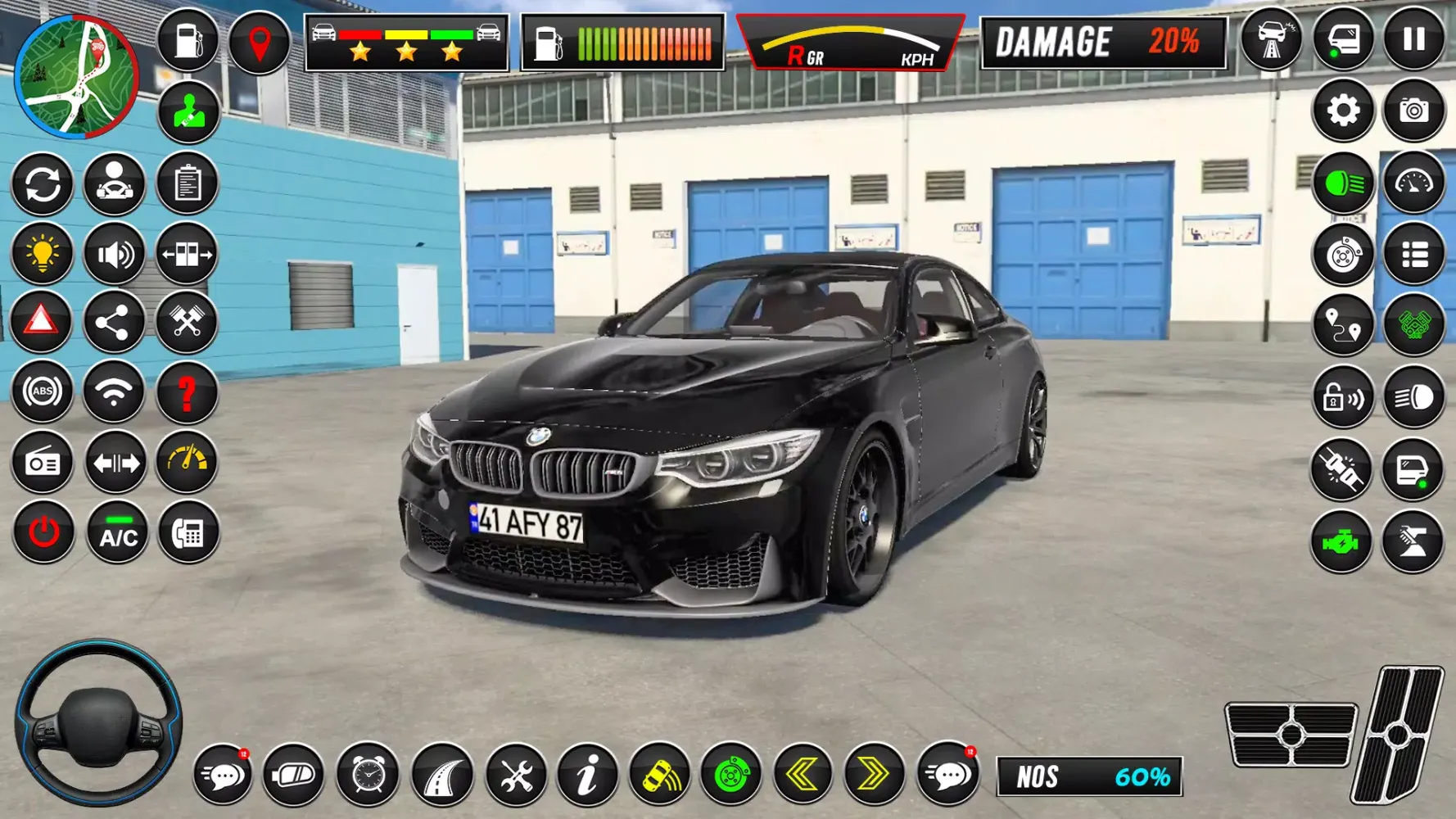Image resolution: width=1456 pixels, height=819 pixels.
Task: Activate the yellow right chevron turn signal
Action: pos(872,774)
